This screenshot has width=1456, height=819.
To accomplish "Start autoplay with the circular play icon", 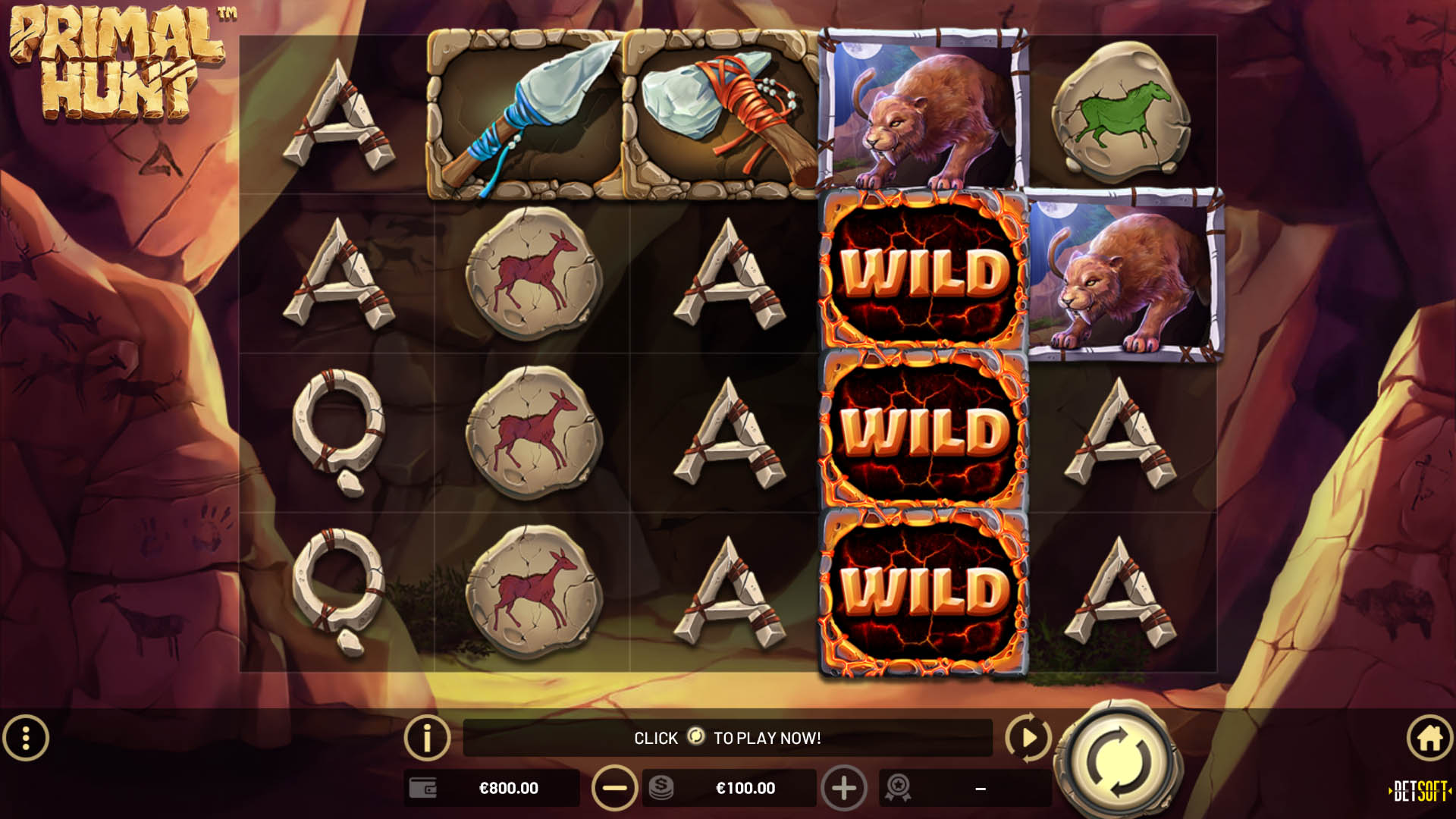I will coord(1028,738).
